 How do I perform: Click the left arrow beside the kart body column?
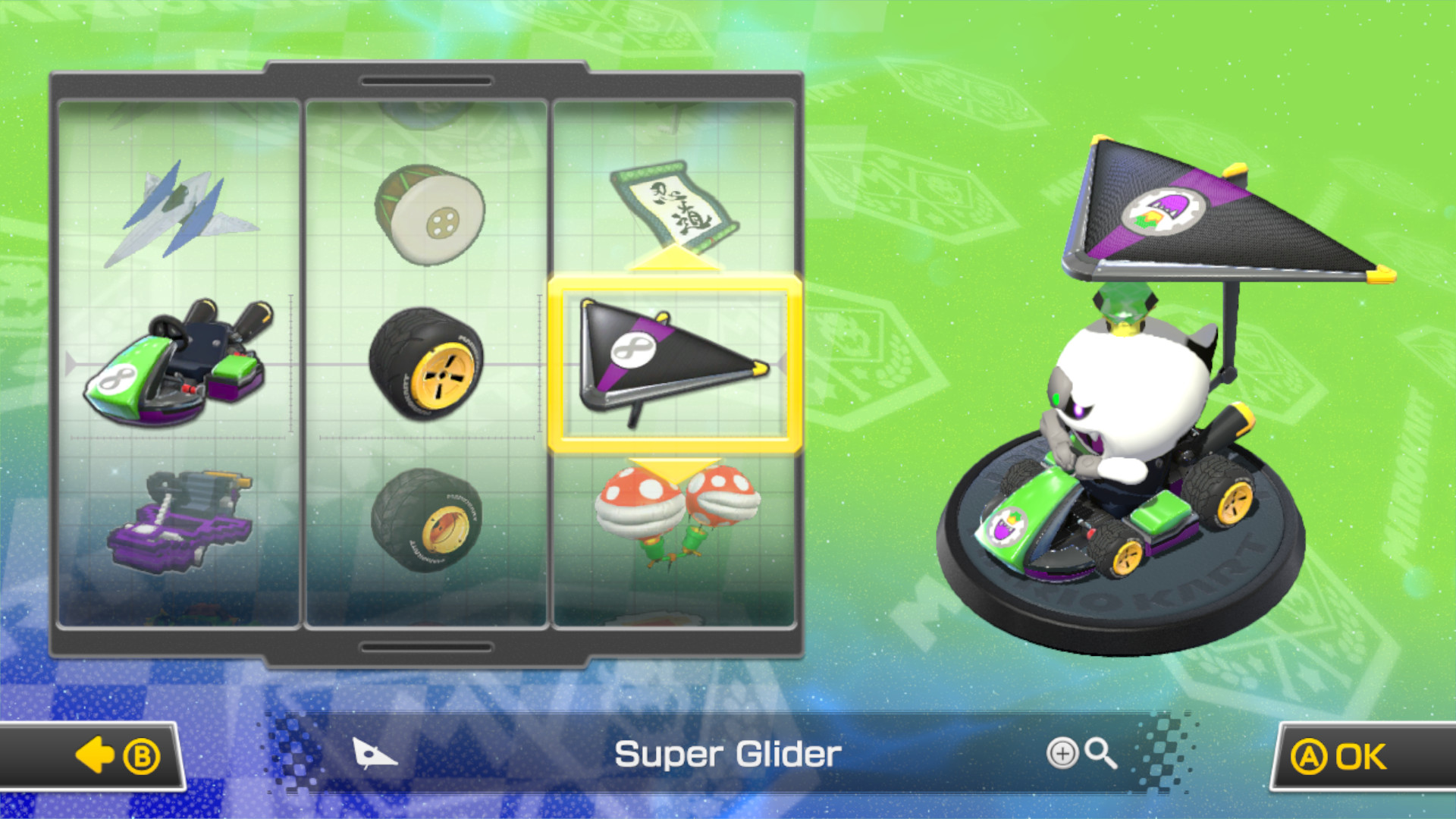68,364
